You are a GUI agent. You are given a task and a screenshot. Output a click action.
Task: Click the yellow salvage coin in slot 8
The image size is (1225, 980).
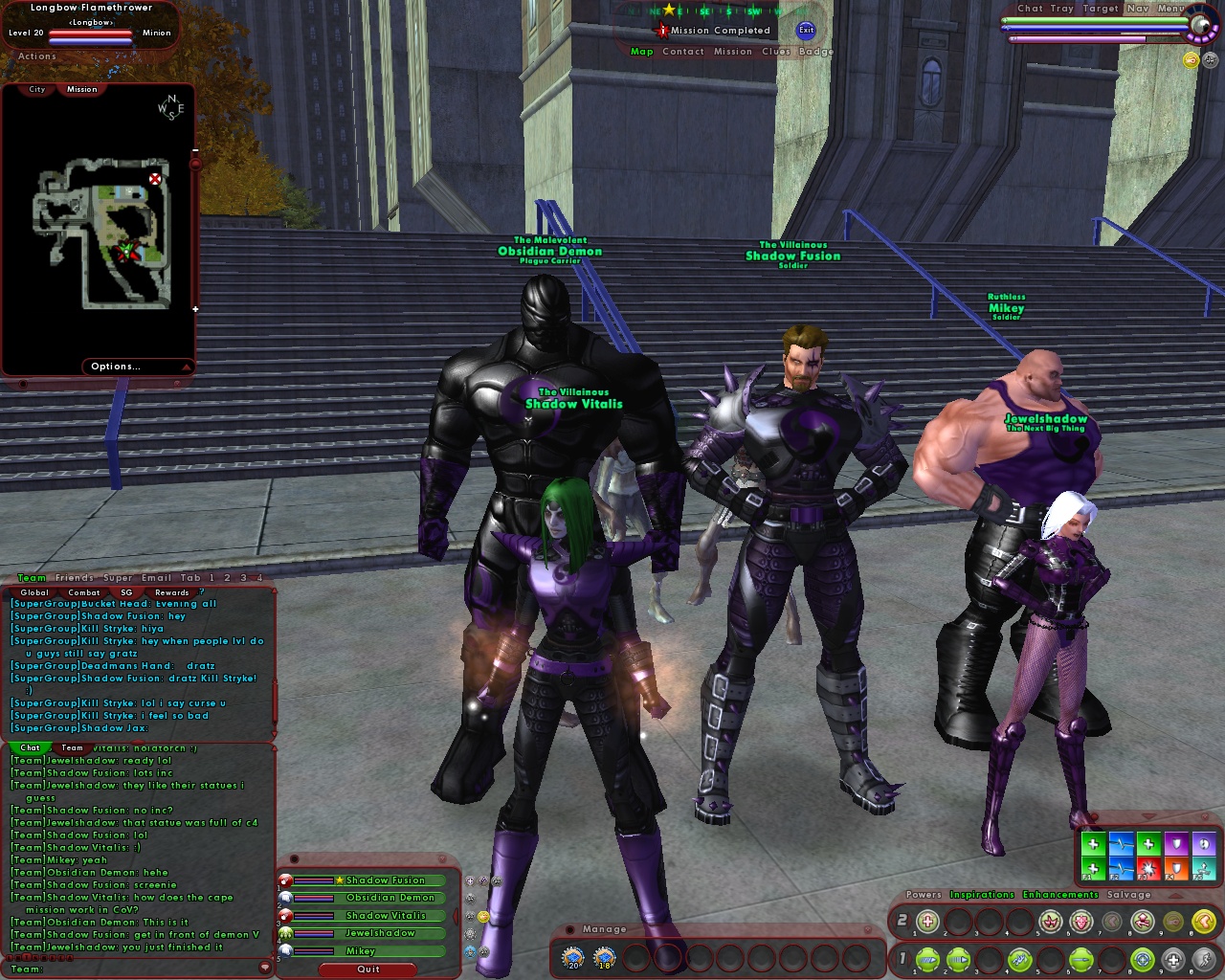[1203, 919]
